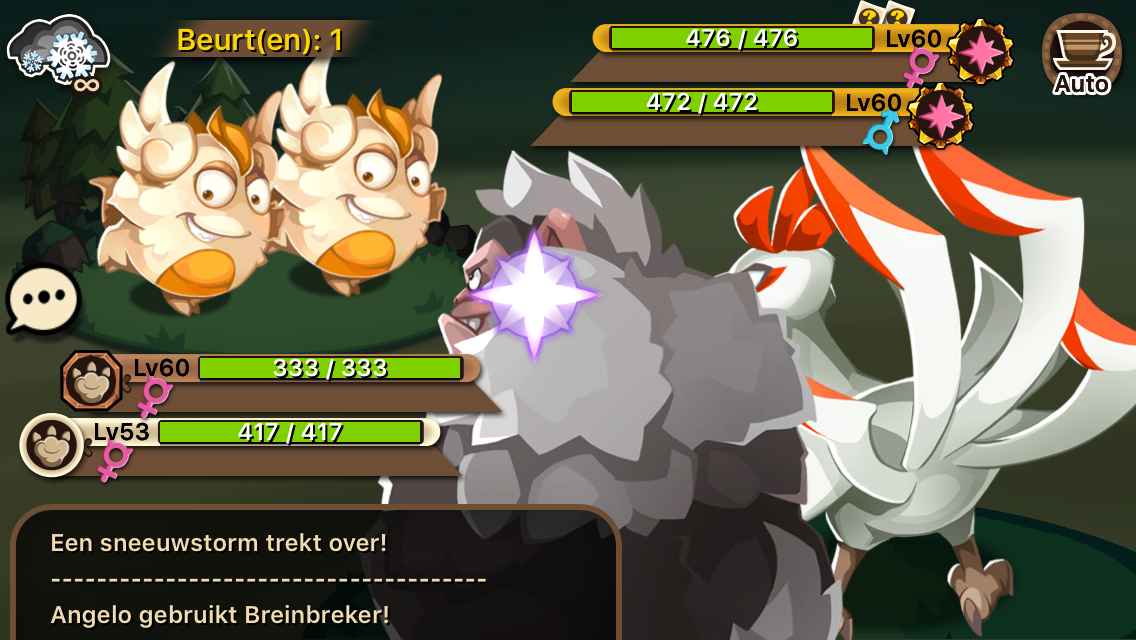The width and height of the screenshot is (1136, 640).
Task: Select the Lv53 ally paw portrait icon
Action: [51, 443]
